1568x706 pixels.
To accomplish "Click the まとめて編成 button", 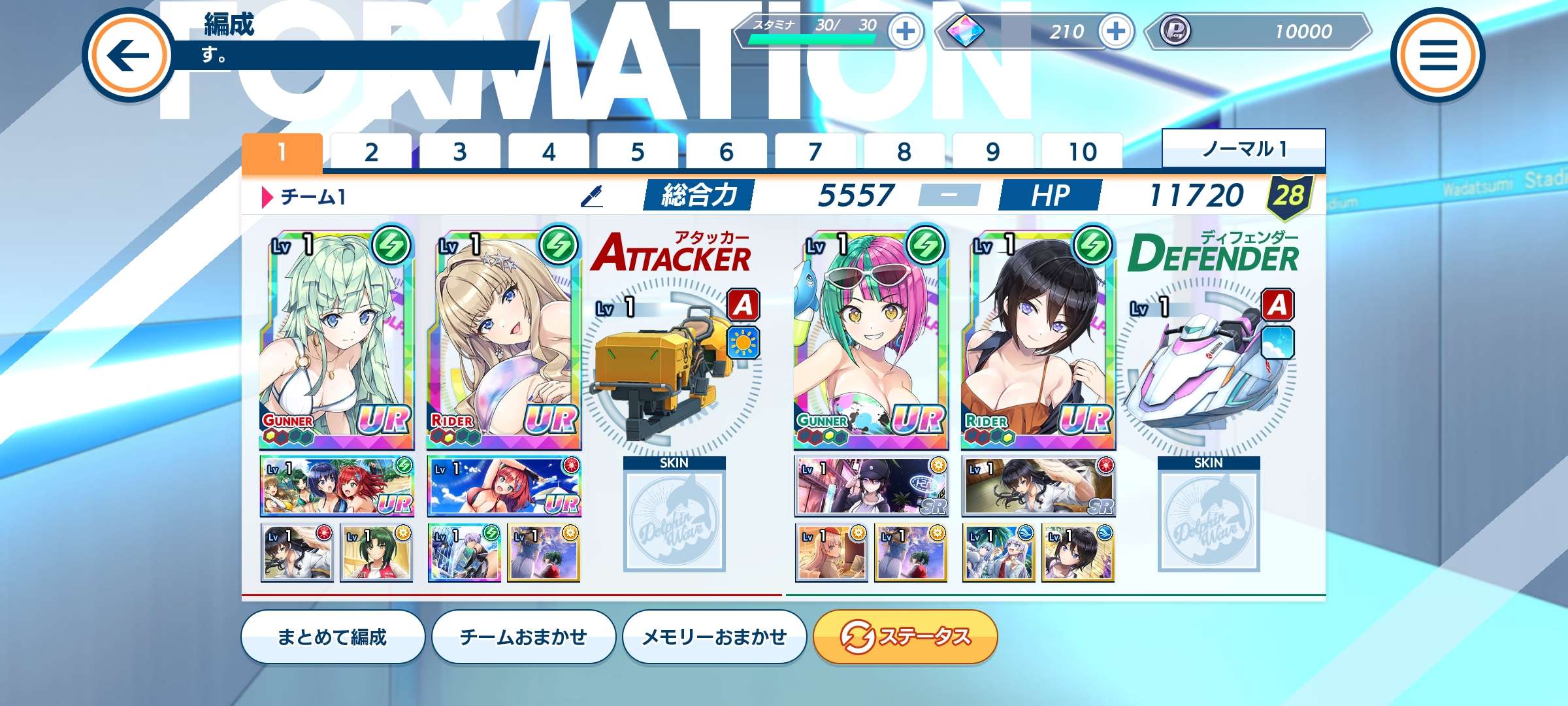I will 333,637.
